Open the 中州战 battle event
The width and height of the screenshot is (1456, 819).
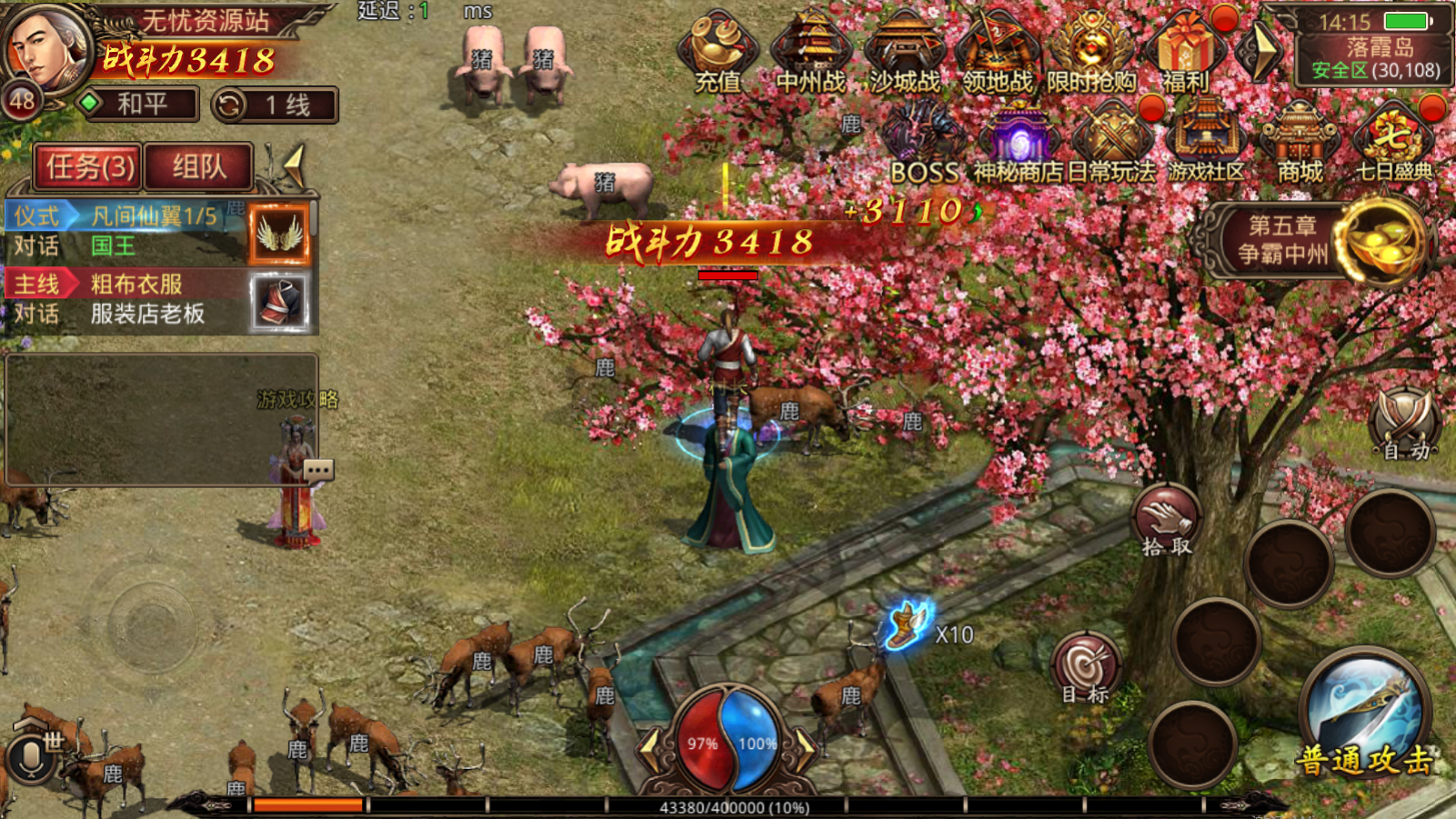[x=811, y=52]
